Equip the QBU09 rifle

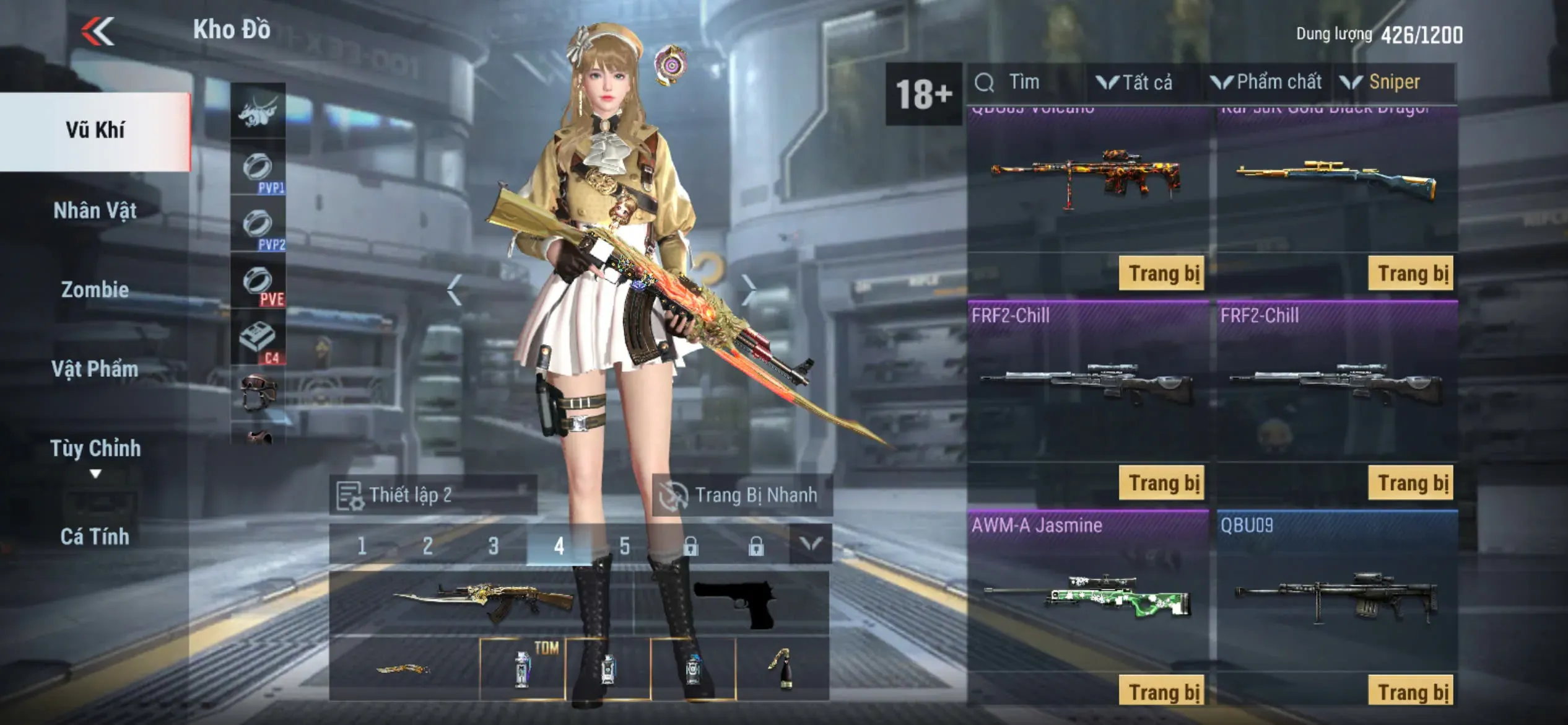(x=1411, y=691)
